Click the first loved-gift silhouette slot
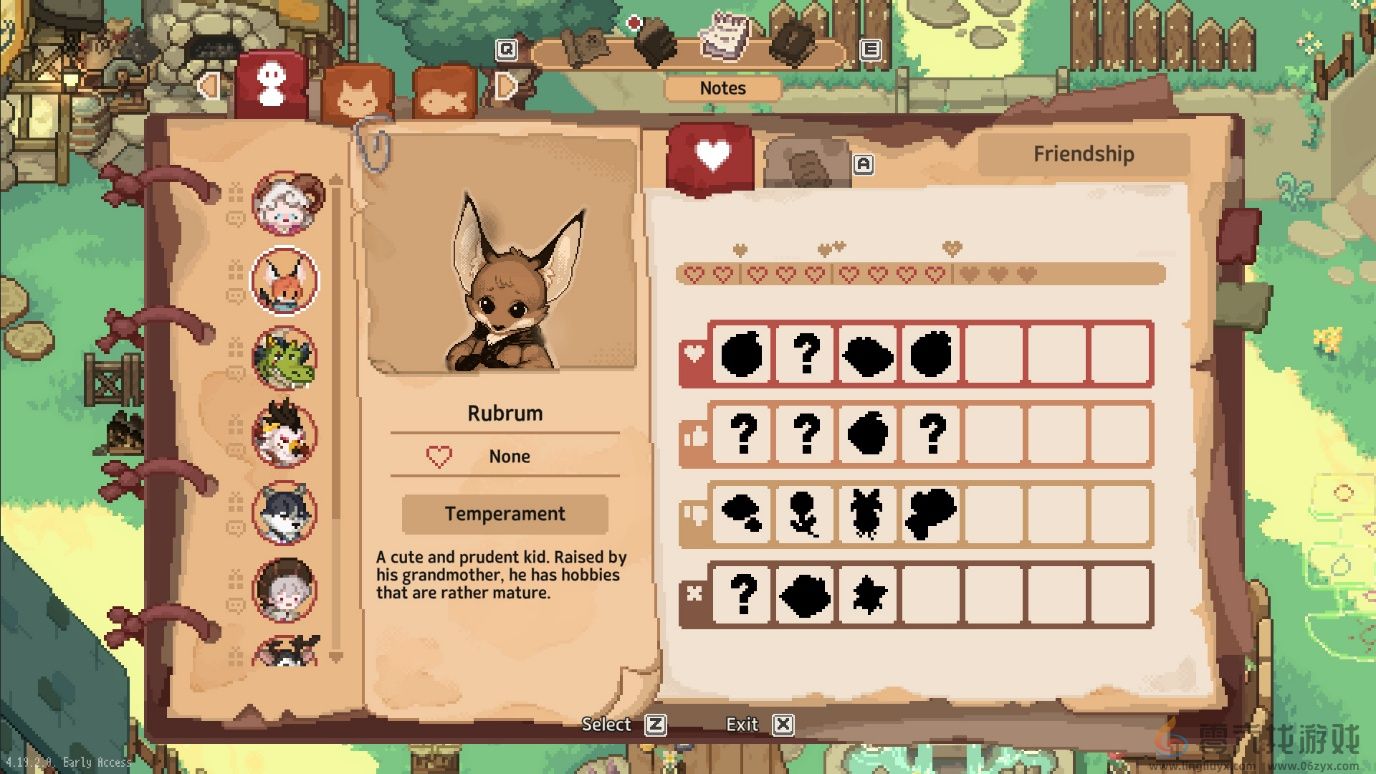Image resolution: width=1376 pixels, height=774 pixels. tap(741, 353)
